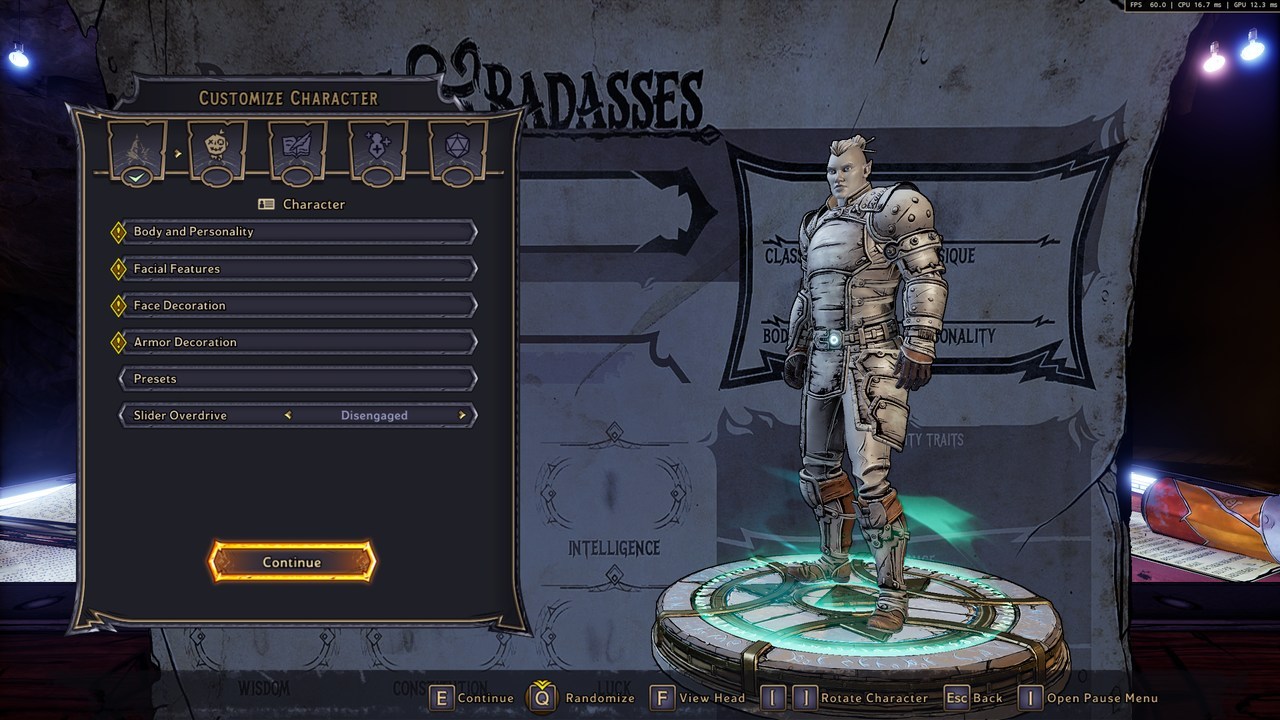1280x720 pixels.
Task: Switch to the twenty-sided die tab
Action: coord(457,150)
